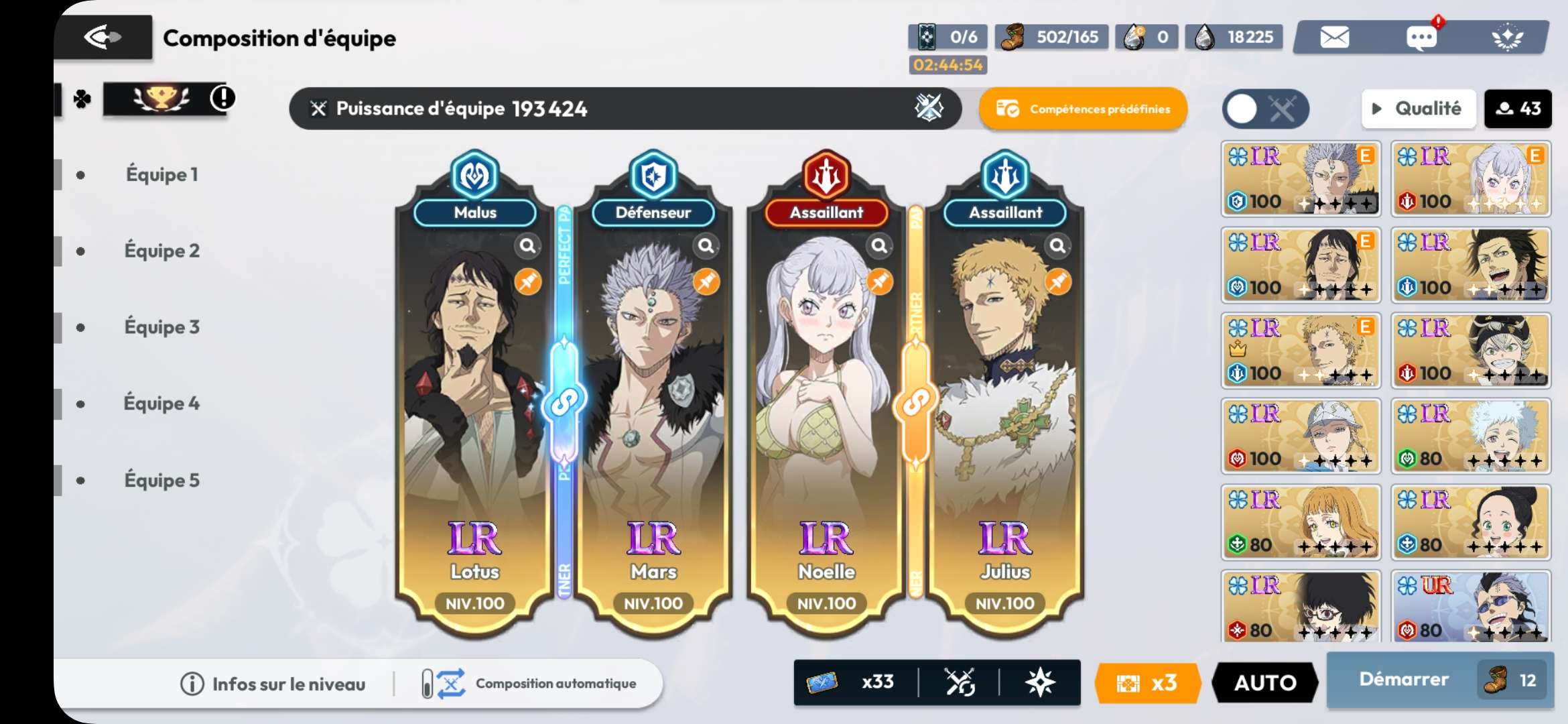Viewport: 1568px width, 724px height.
Task: Toggle the crossed-swords switch
Action: 1264,109
